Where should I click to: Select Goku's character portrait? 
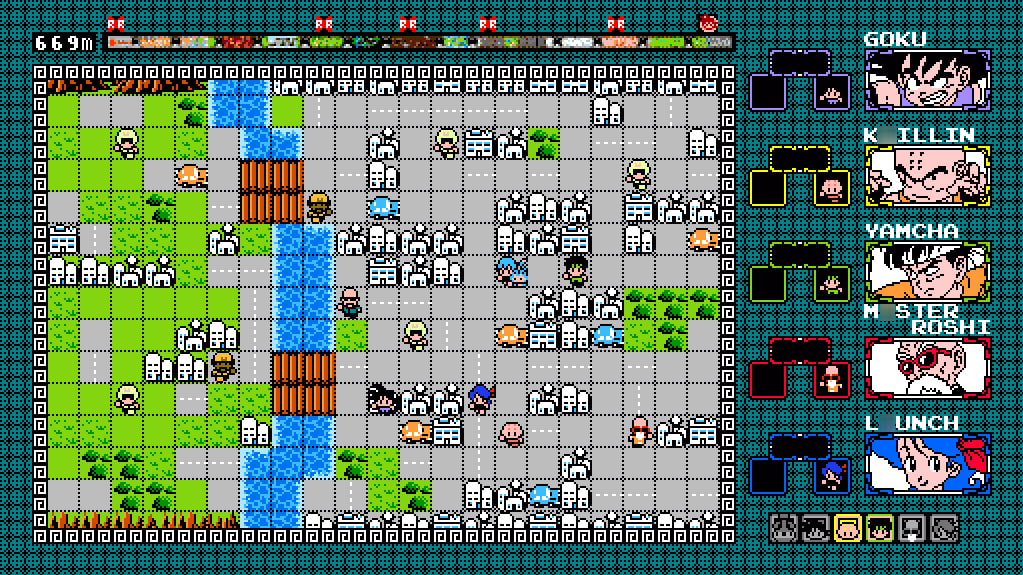[x=927, y=80]
